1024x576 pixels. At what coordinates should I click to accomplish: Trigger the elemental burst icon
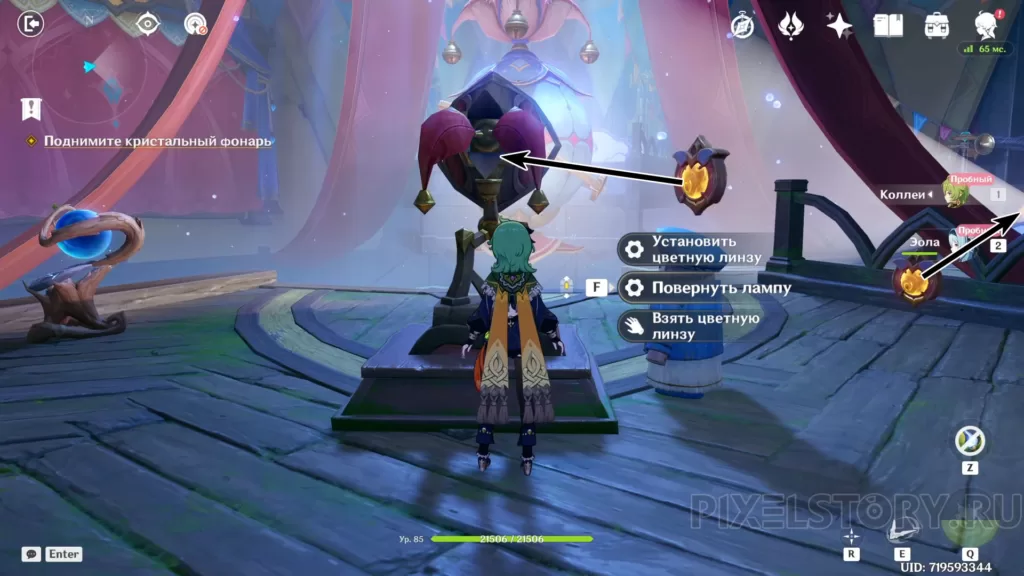967,518
